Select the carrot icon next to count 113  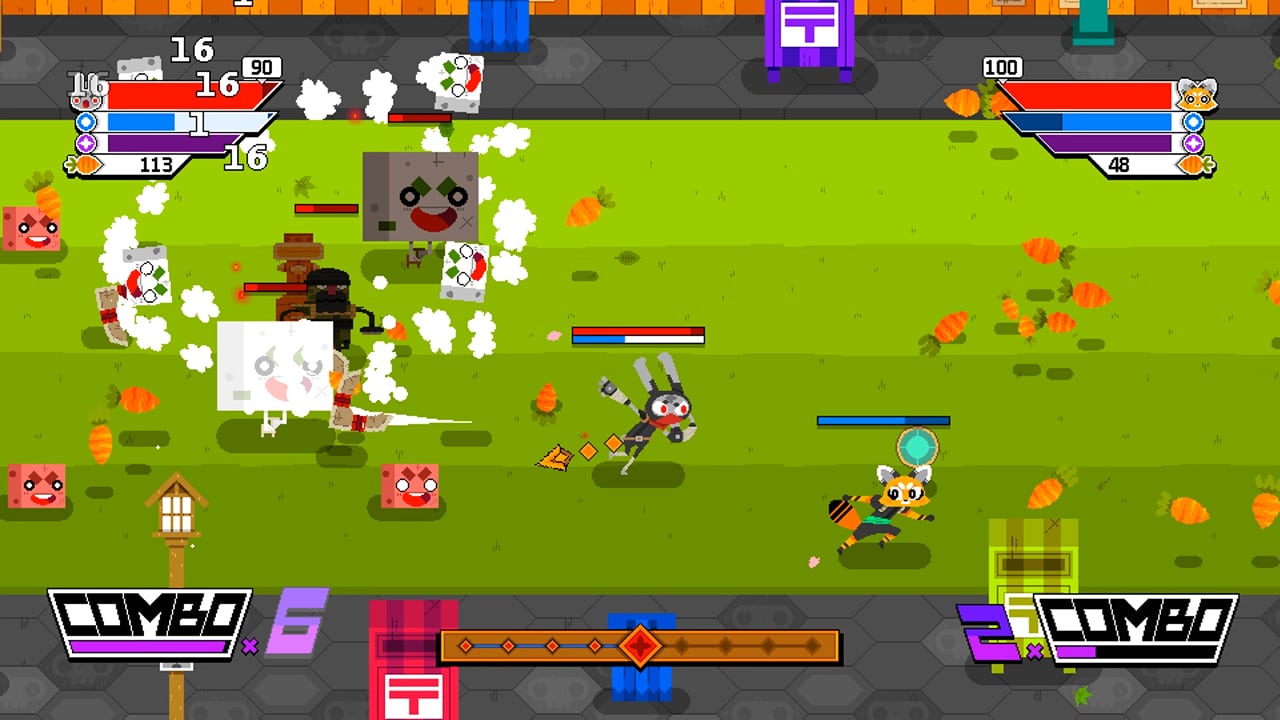click(84, 164)
